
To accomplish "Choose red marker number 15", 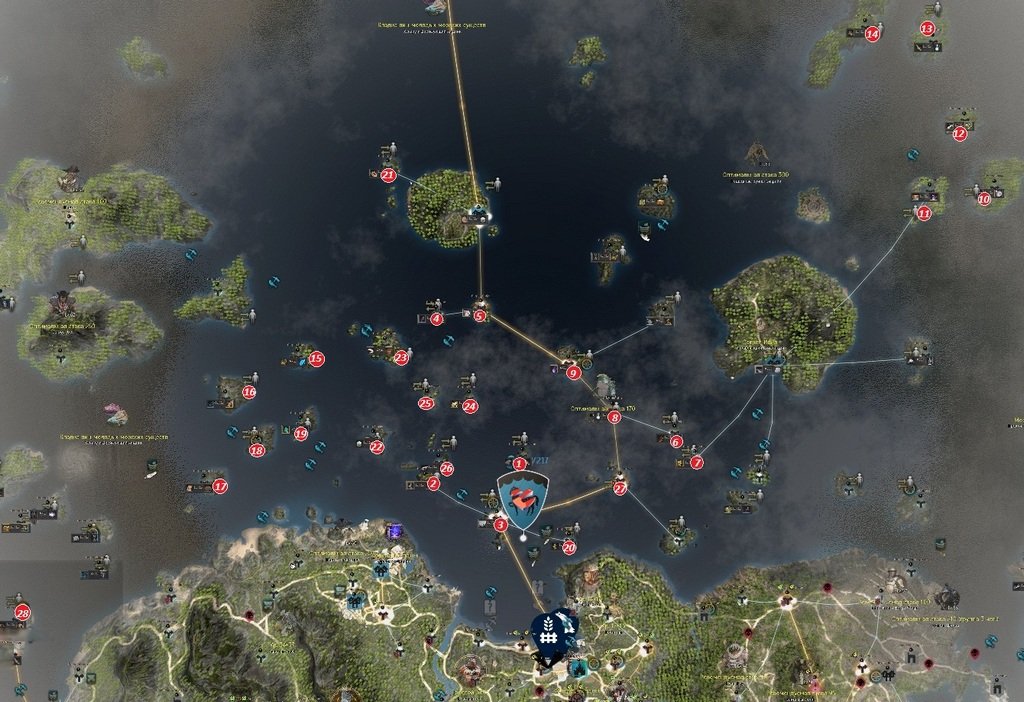I will click(x=316, y=358).
